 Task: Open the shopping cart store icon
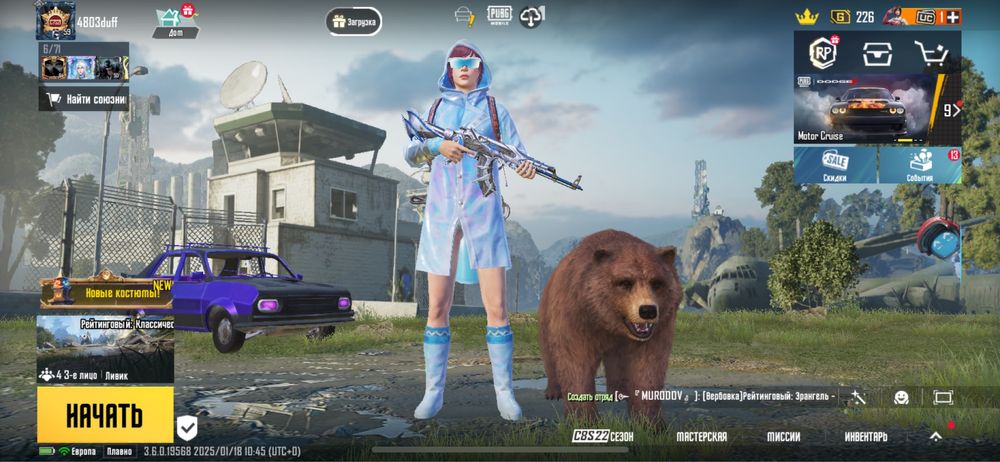click(x=931, y=53)
